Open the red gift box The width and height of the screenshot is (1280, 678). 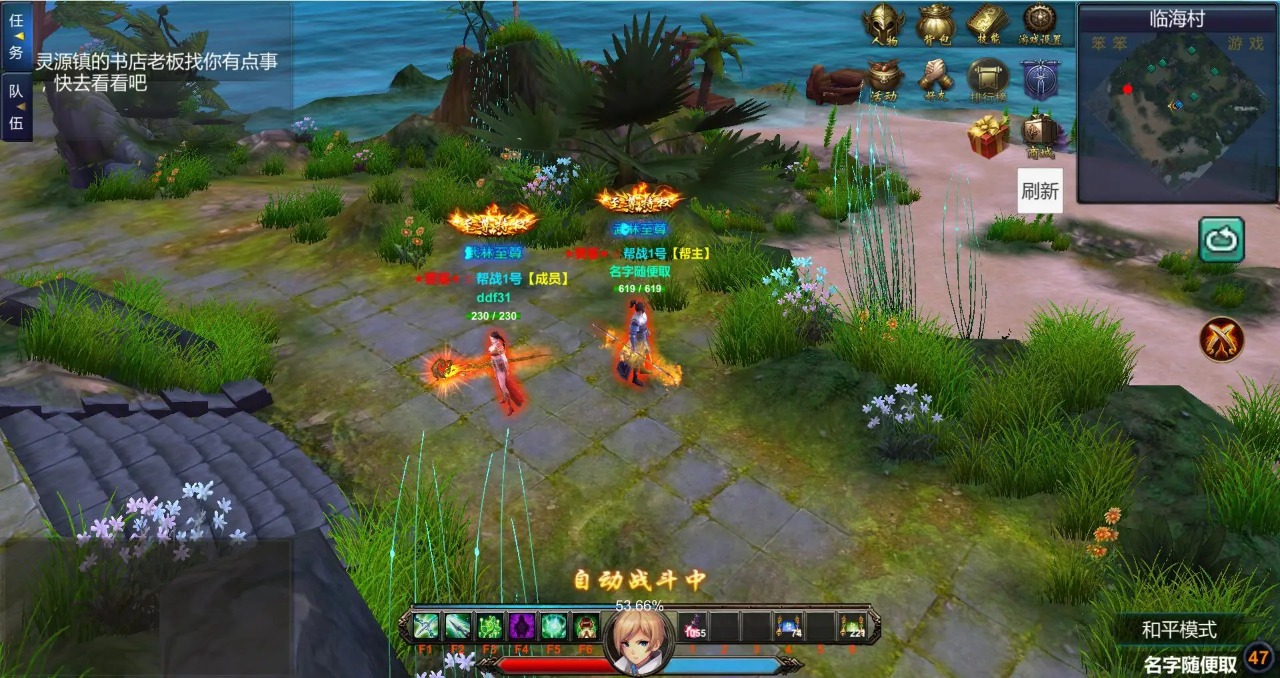point(988,135)
